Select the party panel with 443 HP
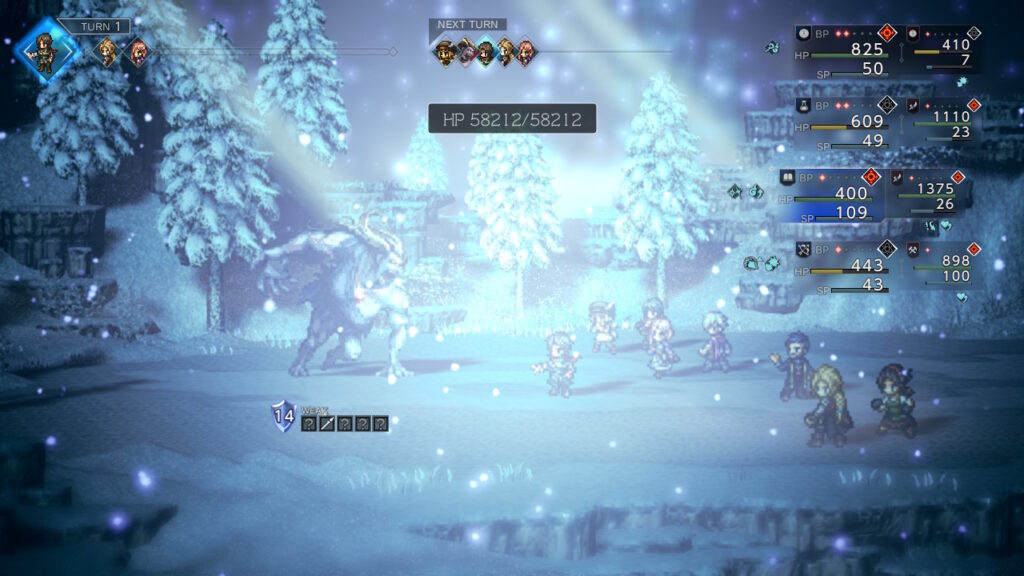Viewport: 1024px width, 576px height. [x=846, y=268]
